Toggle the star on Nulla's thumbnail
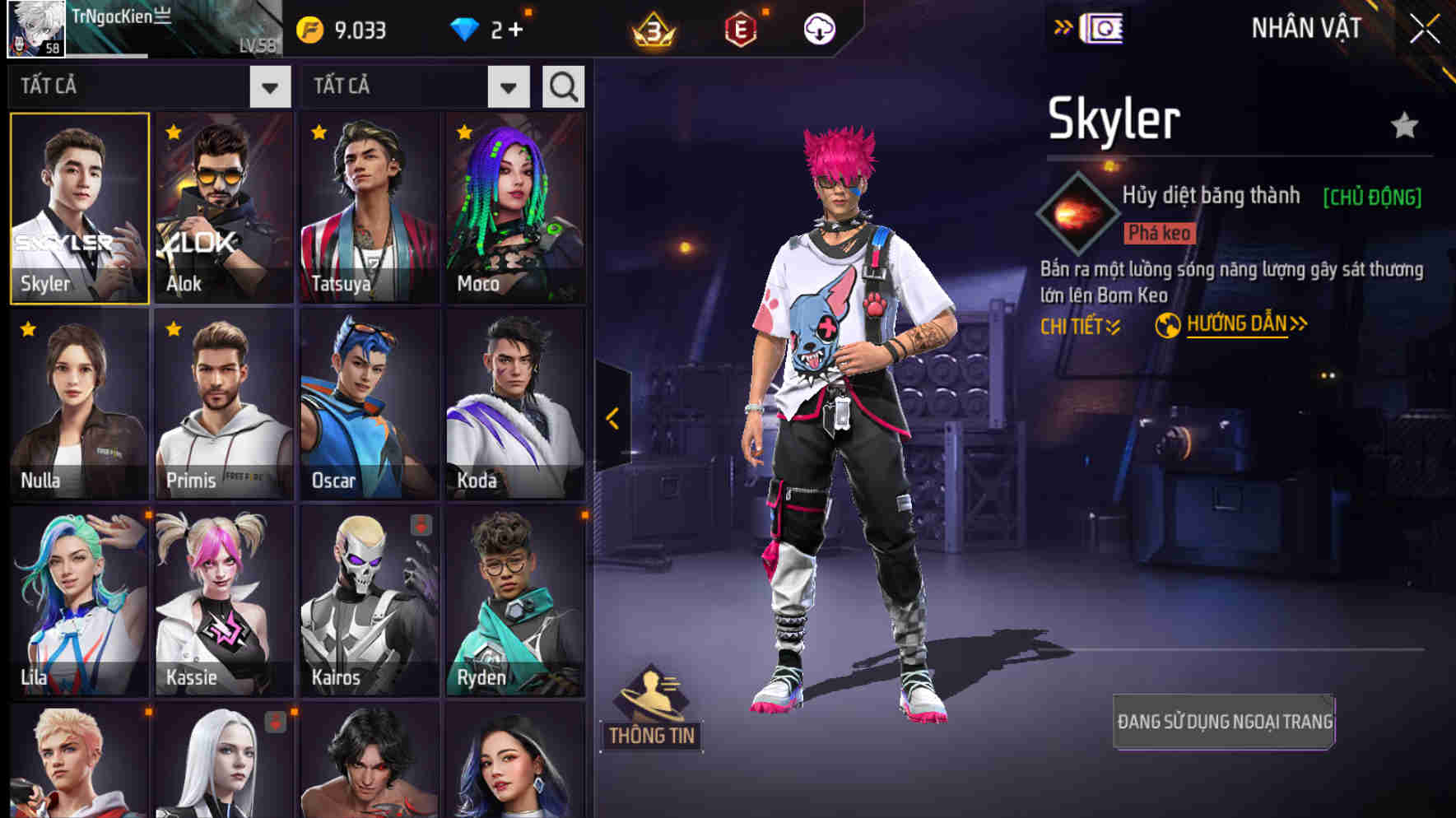 [27, 328]
